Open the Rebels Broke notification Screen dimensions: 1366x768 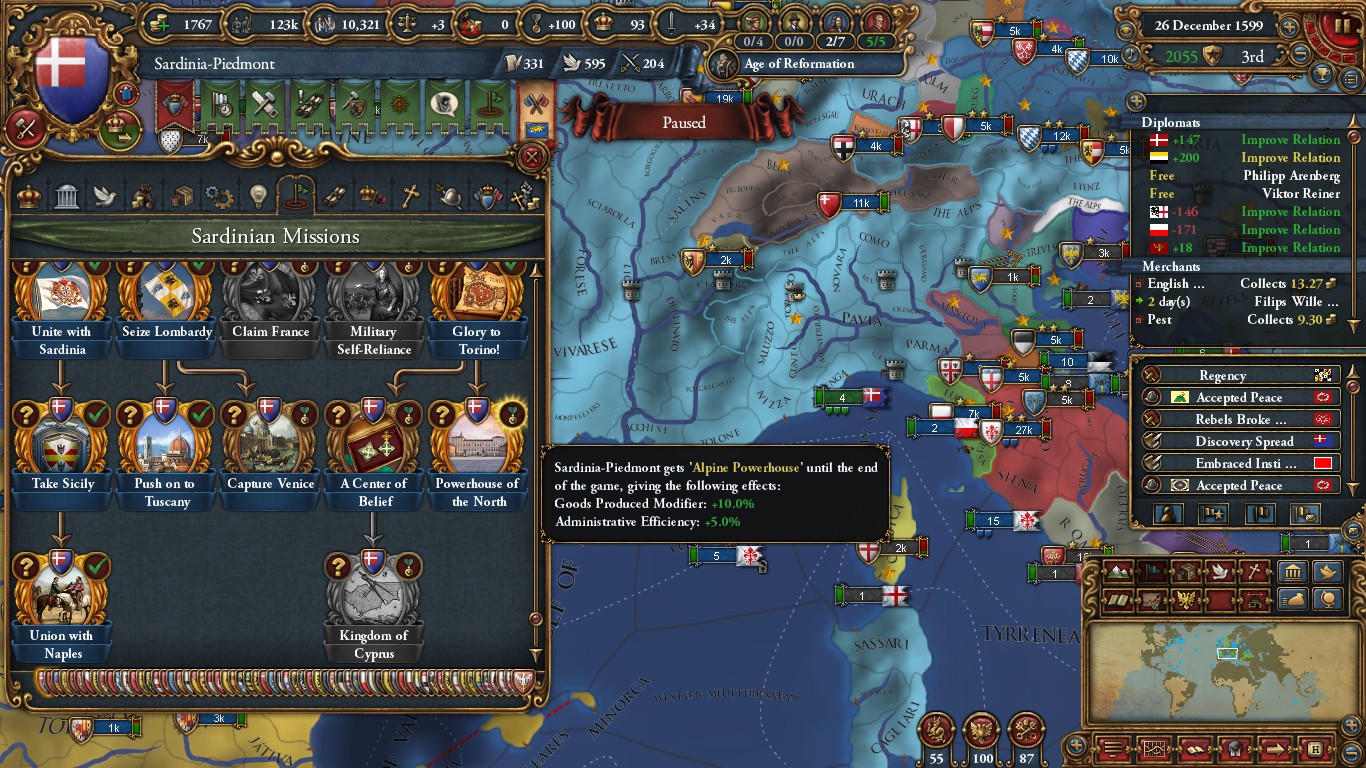click(x=1240, y=419)
